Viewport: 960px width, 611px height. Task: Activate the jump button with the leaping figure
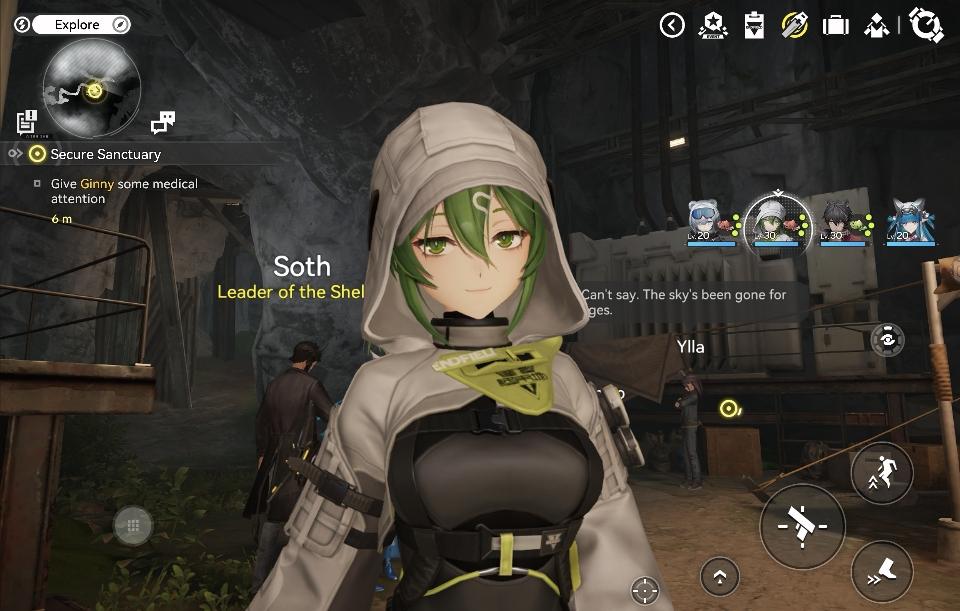coord(881,473)
